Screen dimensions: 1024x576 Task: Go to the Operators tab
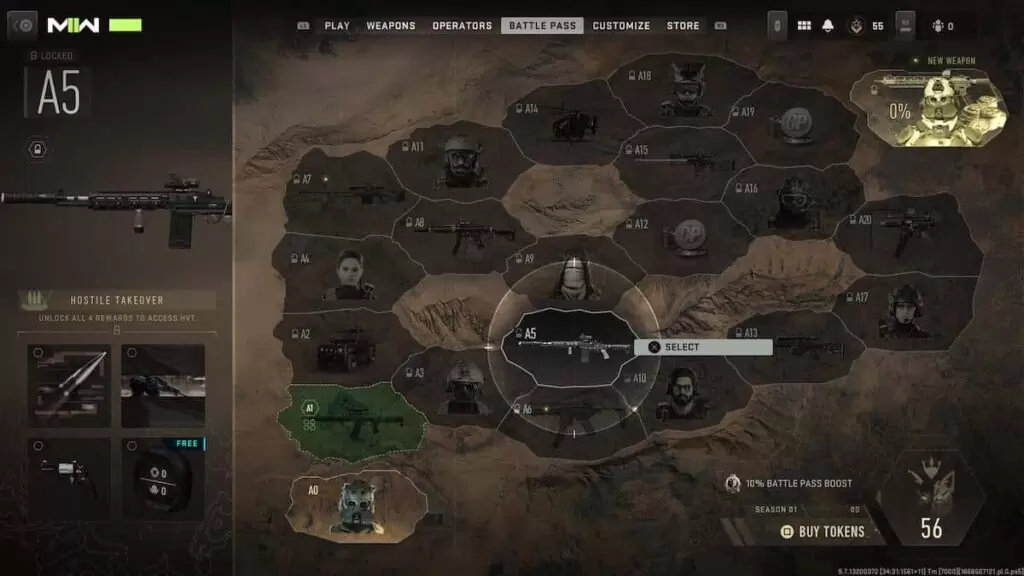[x=462, y=26]
